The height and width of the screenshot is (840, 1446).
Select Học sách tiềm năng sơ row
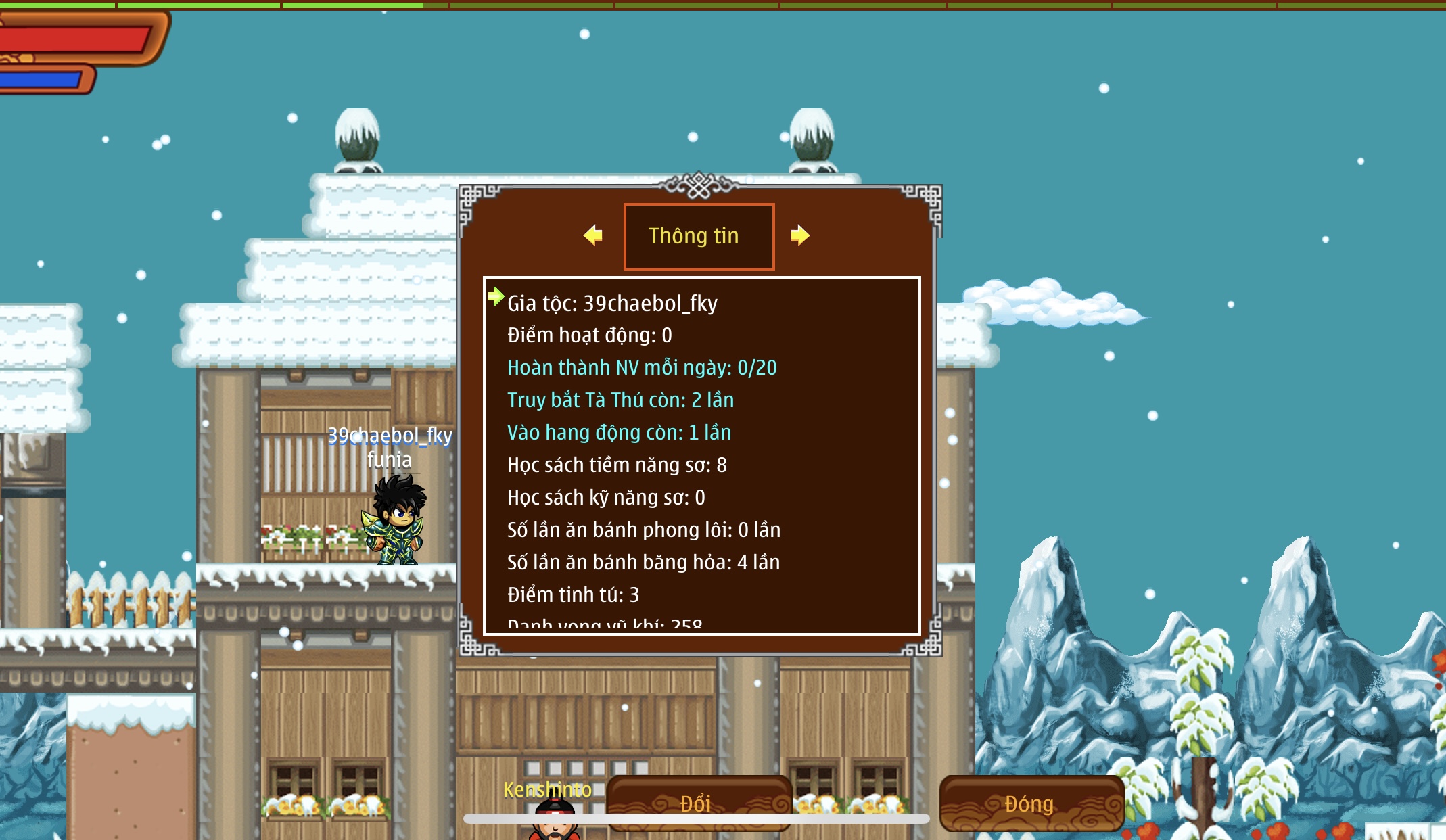pos(617,465)
